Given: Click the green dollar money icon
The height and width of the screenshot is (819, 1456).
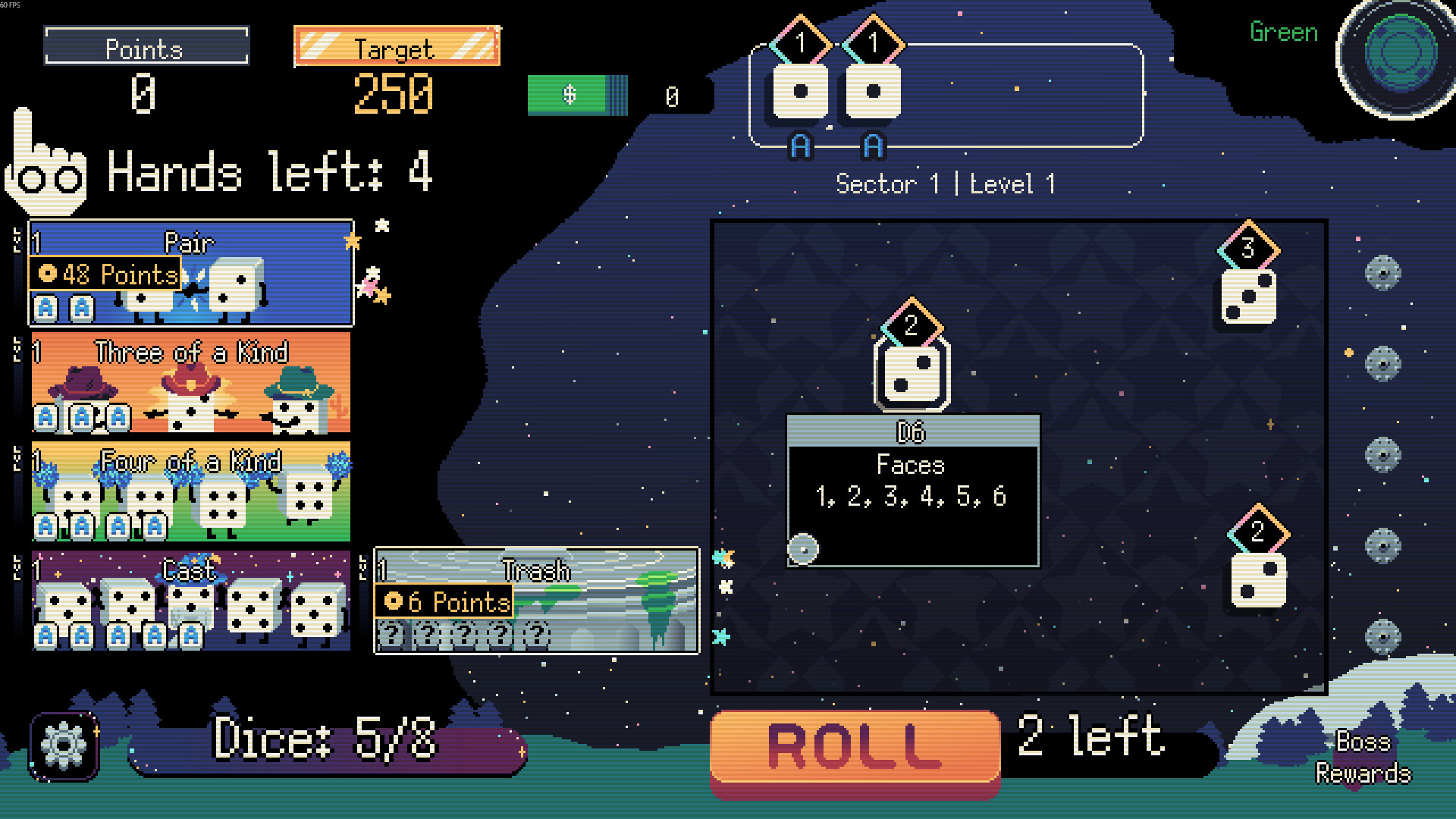Looking at the screenshot, I should 577,96.
